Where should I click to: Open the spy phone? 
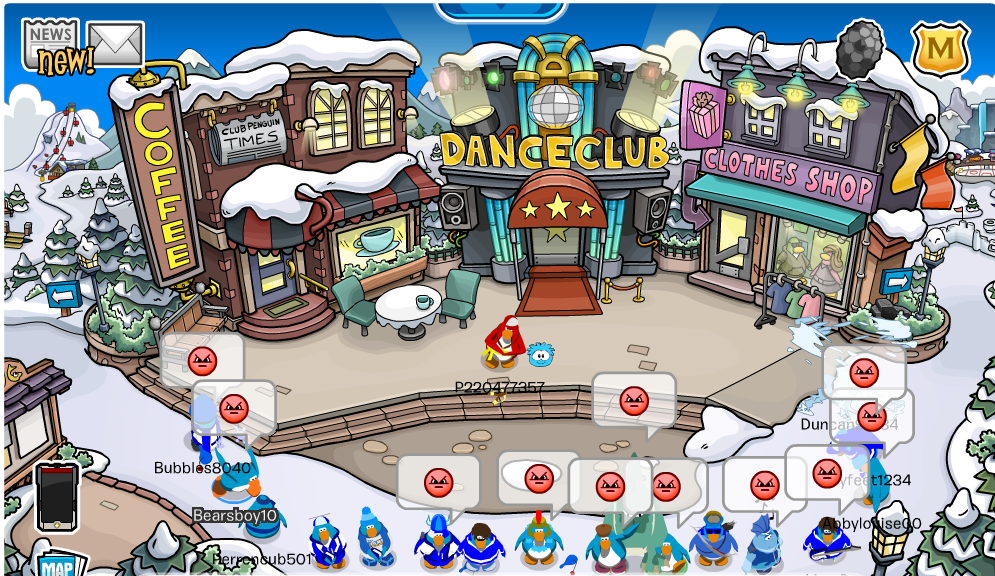57,496
